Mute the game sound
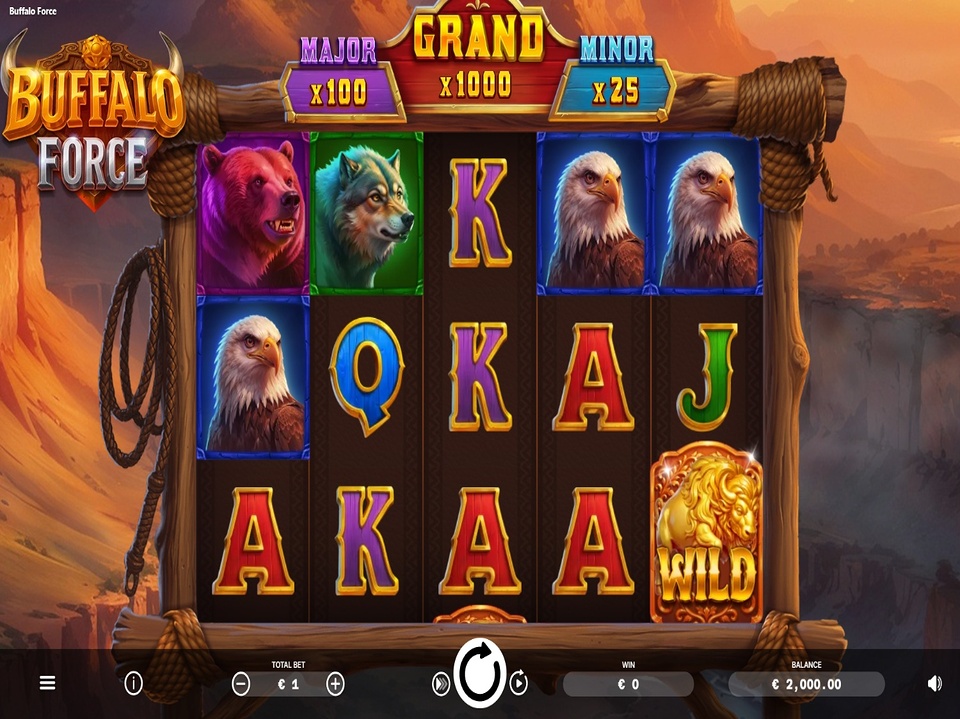This screenshot has height=719, width=960. tap(934, 684)
